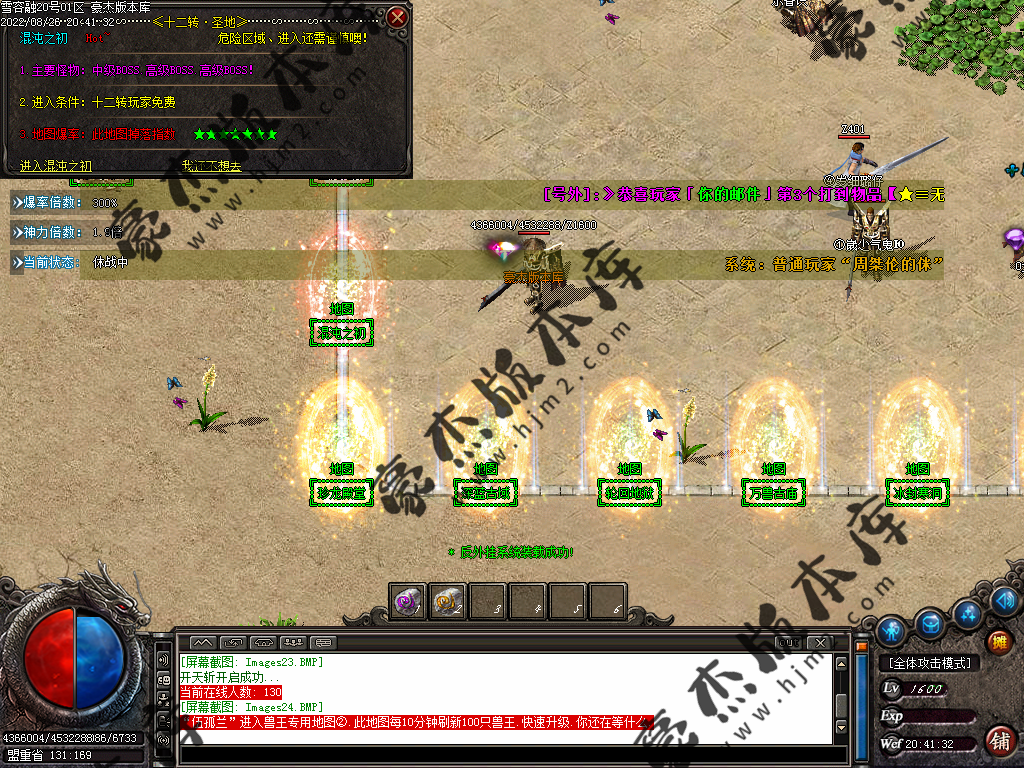Open the character panel icon
The width and height of the screenshot is (1024, 768).
[x=891, y=630]
